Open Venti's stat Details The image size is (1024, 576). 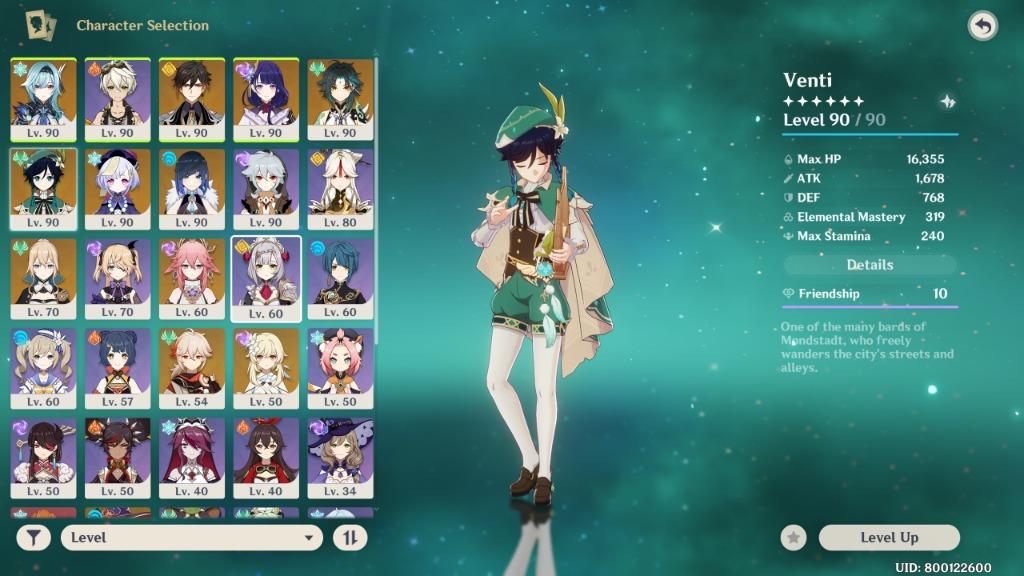point(870,265)
